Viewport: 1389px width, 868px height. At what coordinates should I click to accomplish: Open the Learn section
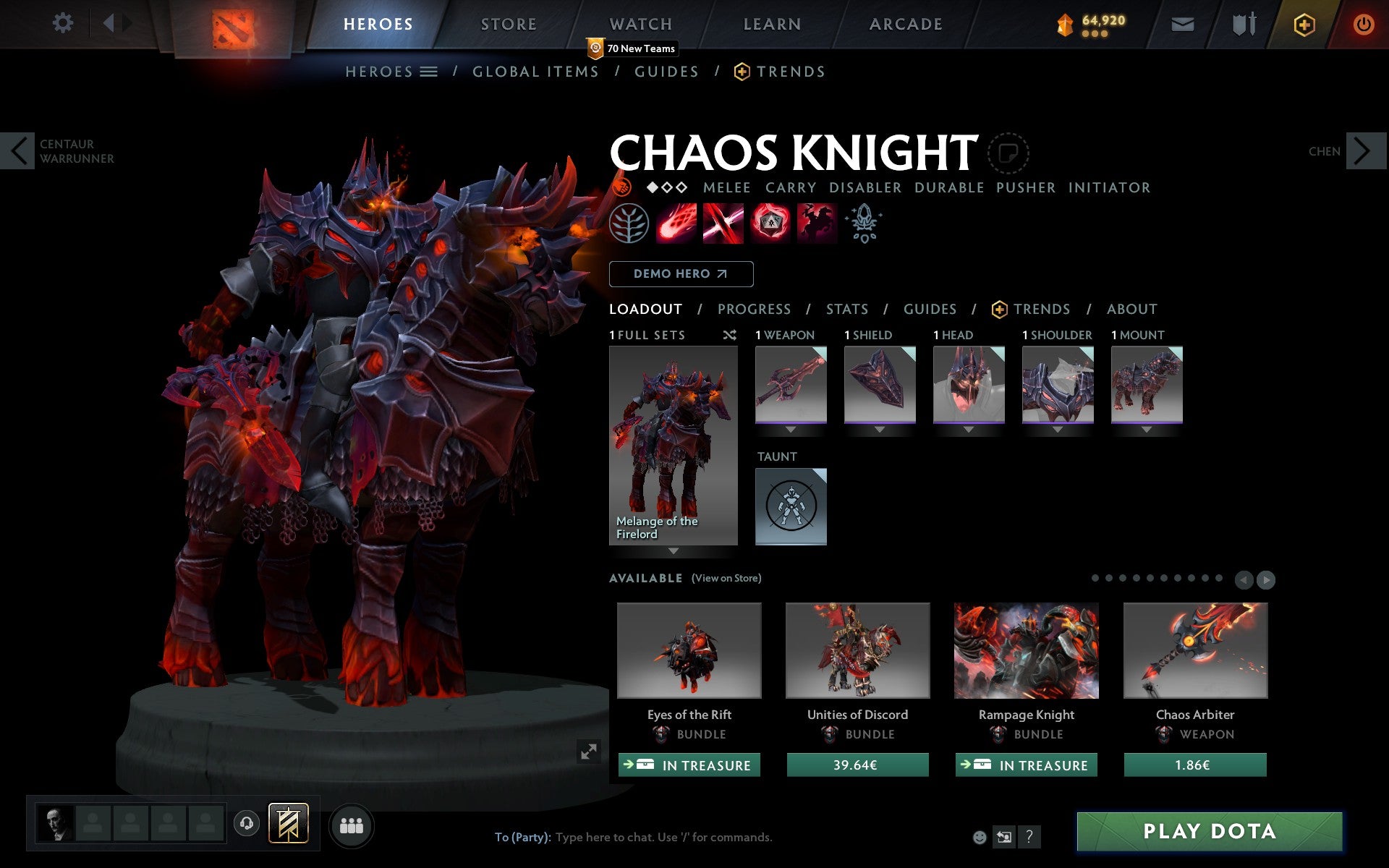[x=772, y=25]
